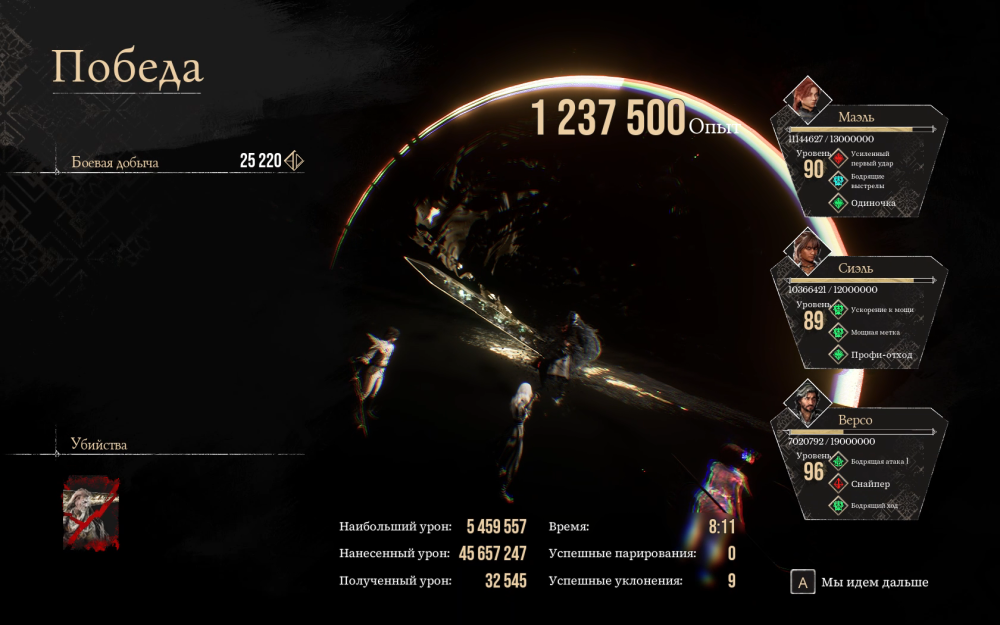1000x625 pixels.
Task: Click Версо's "Бодрящая атака" skill icon
Action: pyautogui.click(x=838, y=461)
